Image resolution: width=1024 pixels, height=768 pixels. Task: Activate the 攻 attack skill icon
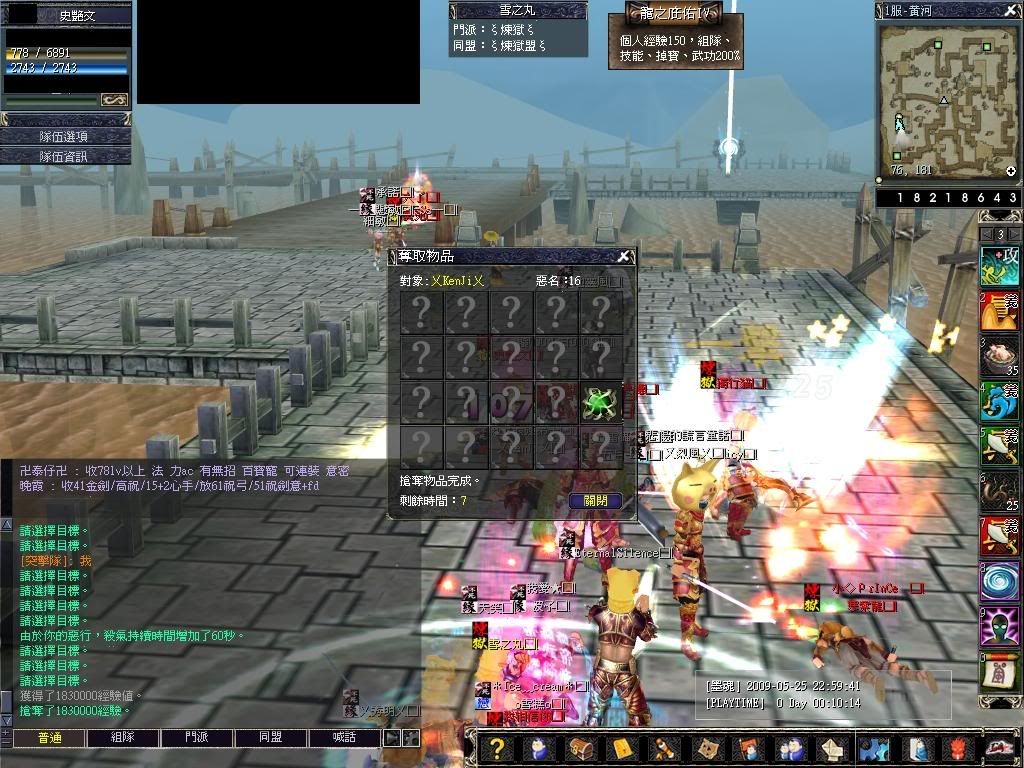(999, 266)
